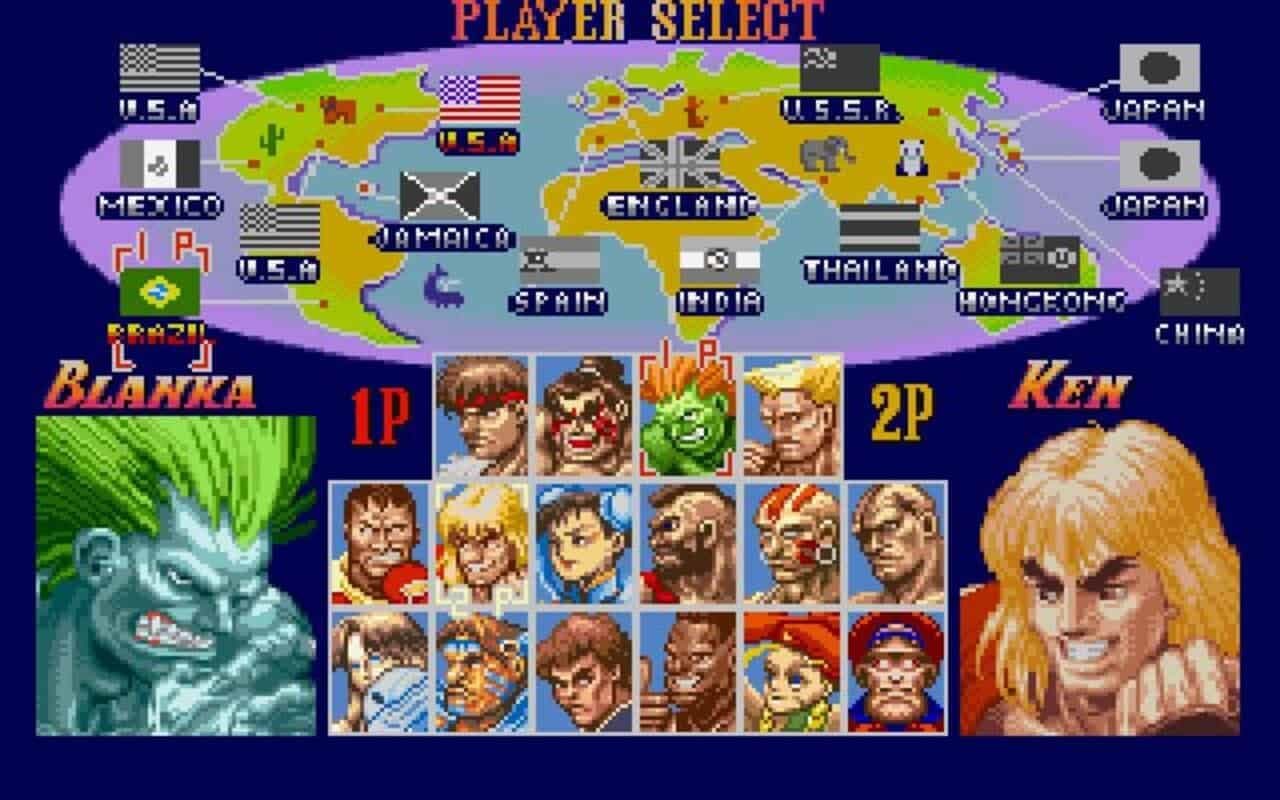This screenshot has height=800, width=1280.
Task: Click the England Union Jack flag
Action: point(679,162)
